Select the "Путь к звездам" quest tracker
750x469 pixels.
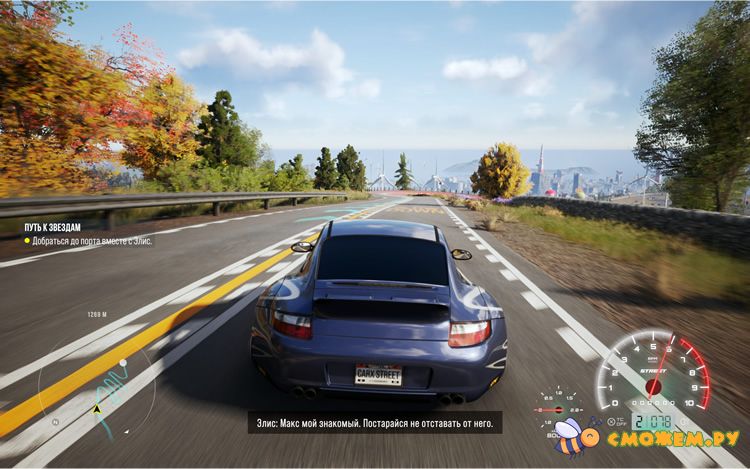(x=52, y=226)
